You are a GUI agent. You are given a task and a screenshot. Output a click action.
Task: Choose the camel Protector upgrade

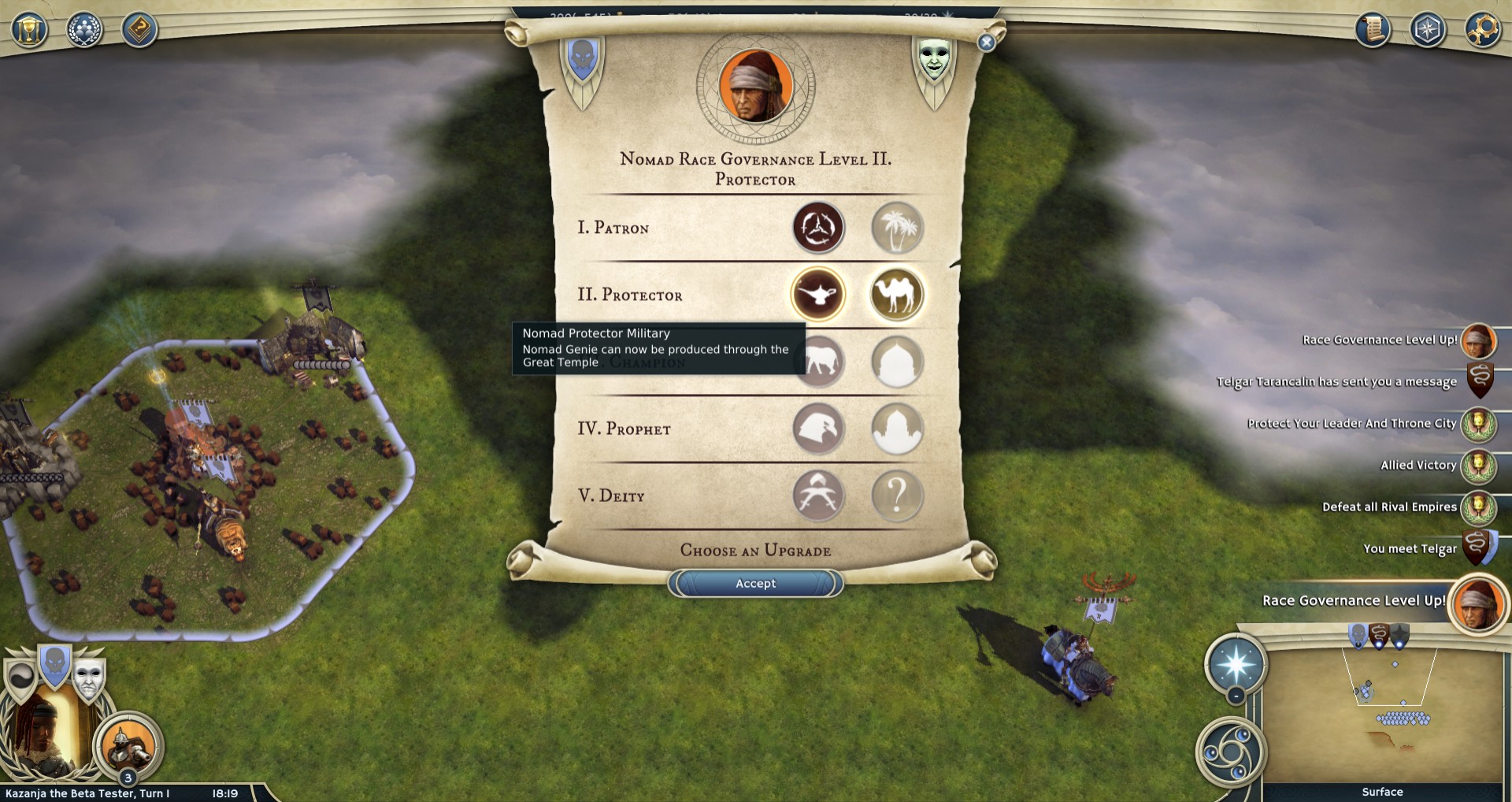click(896, 295)
